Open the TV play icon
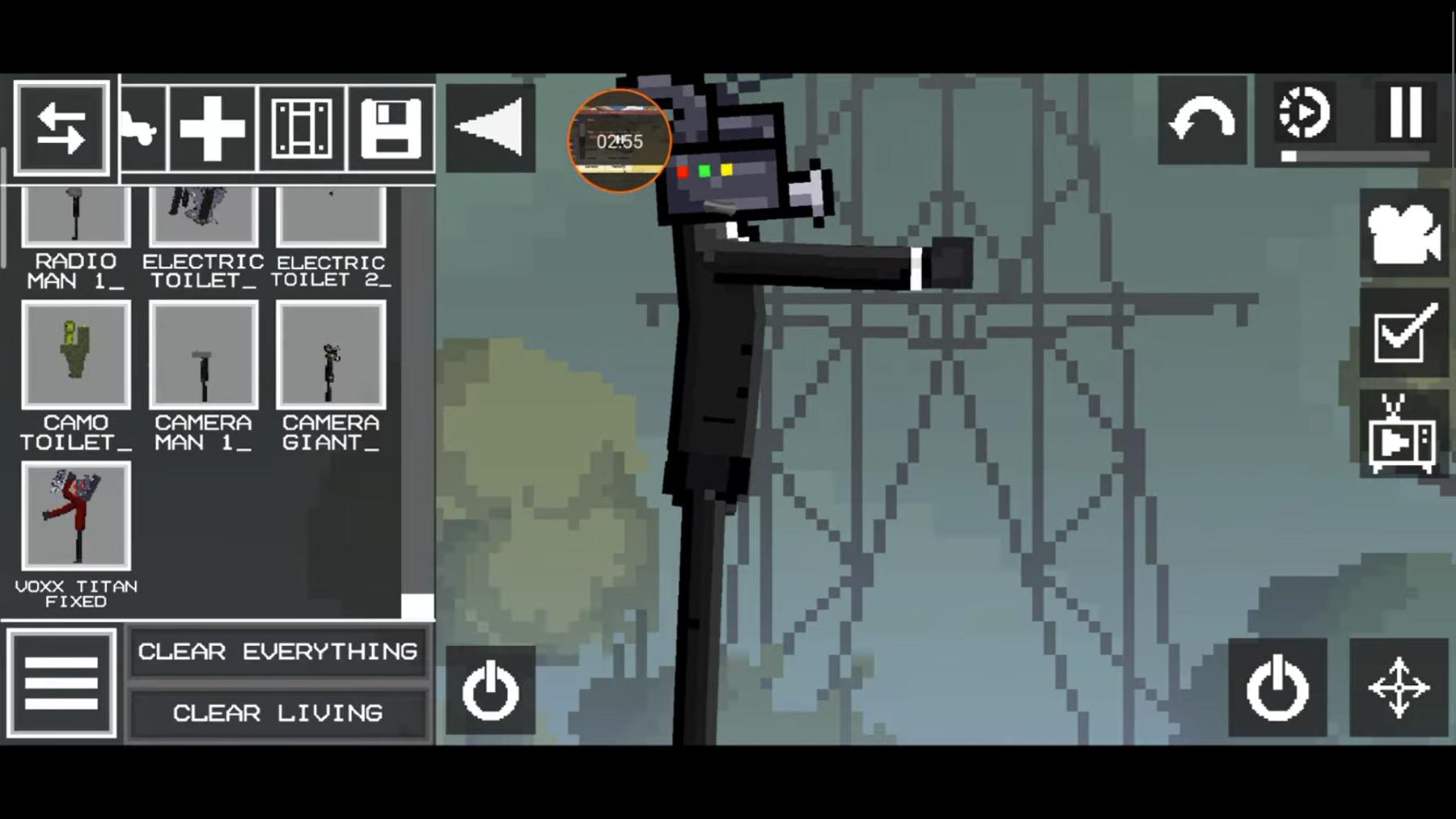 [1403, 437]
